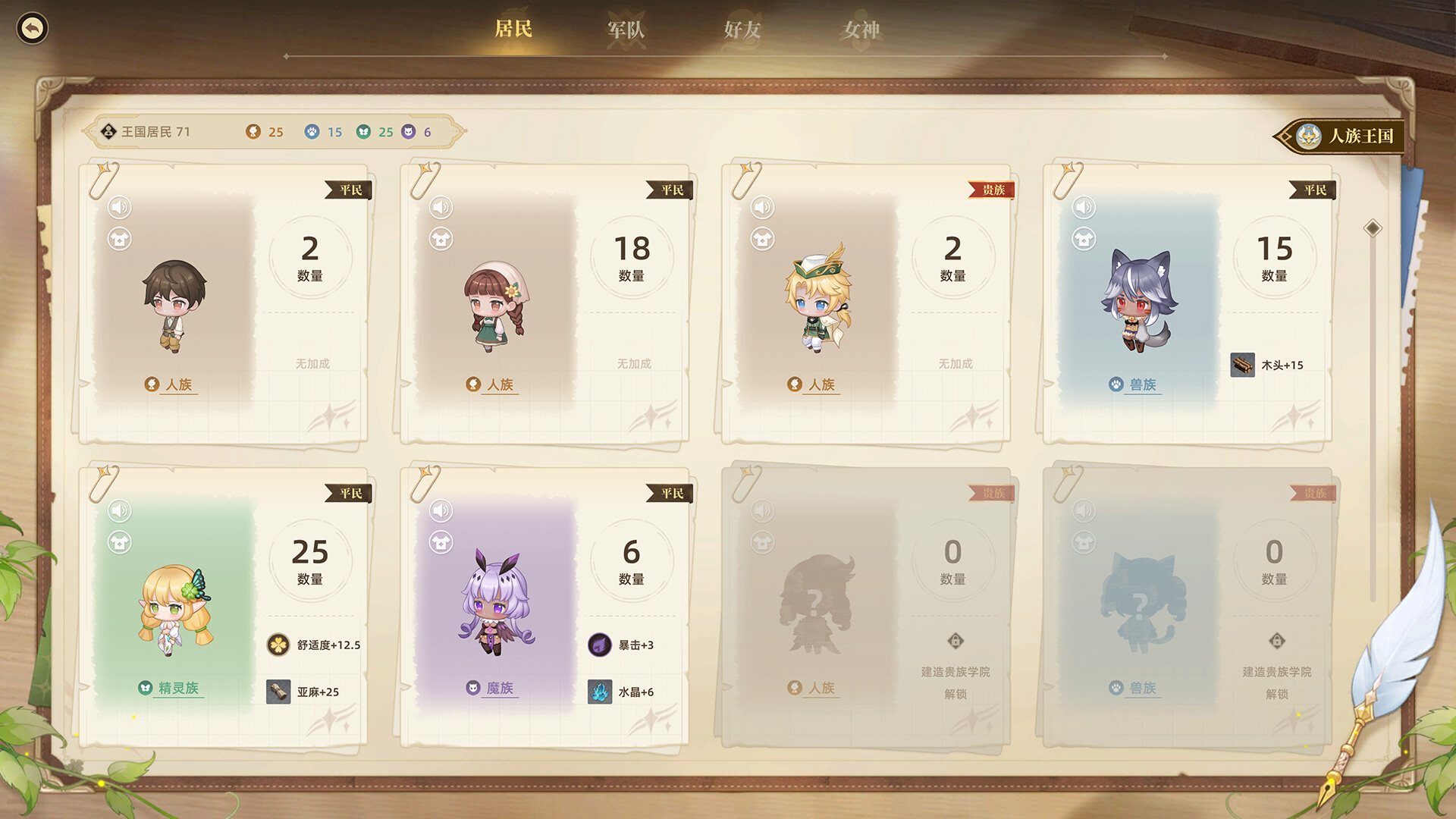Open the 好友 tab
This screenshot has height=819, width=1456.
tap(742, 30)
